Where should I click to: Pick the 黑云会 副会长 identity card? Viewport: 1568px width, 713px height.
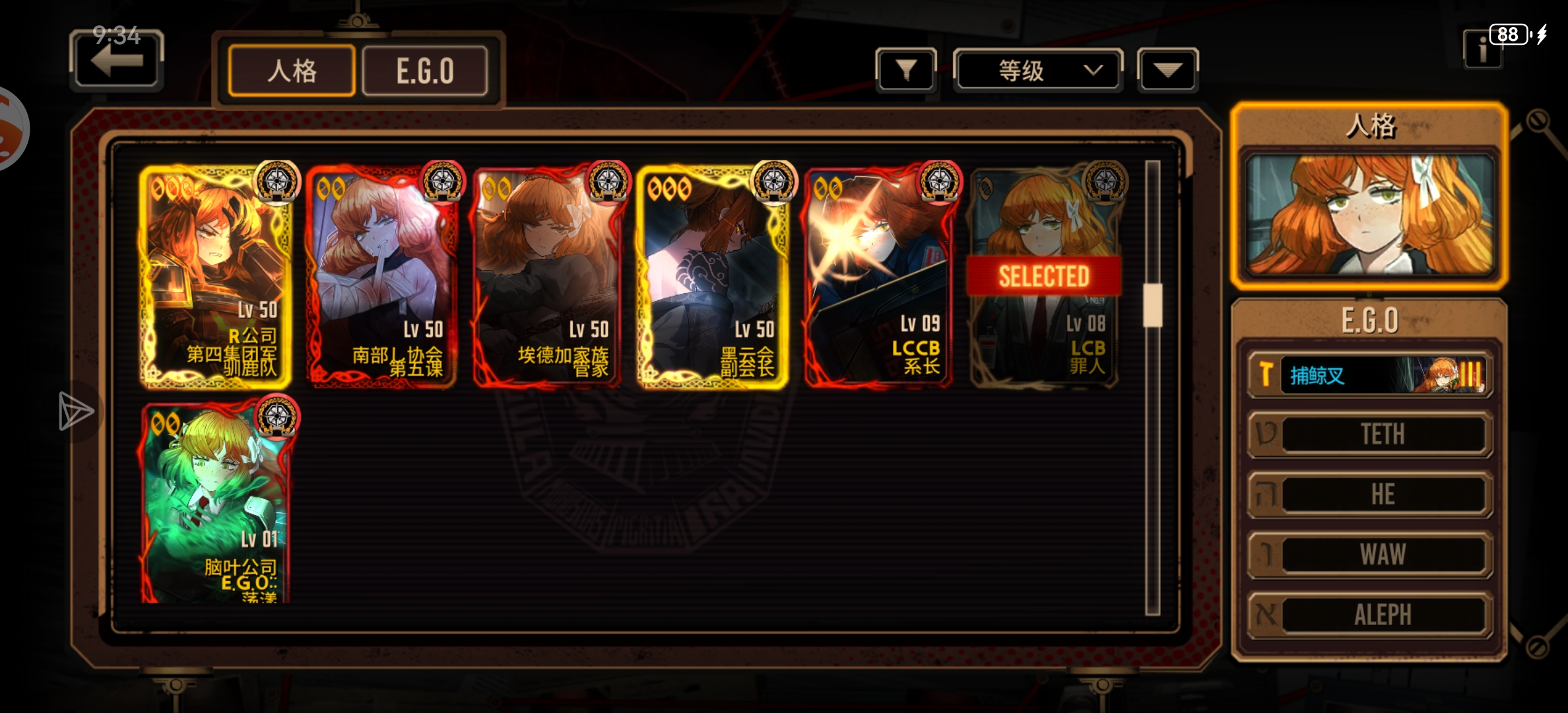coord(713,277)
